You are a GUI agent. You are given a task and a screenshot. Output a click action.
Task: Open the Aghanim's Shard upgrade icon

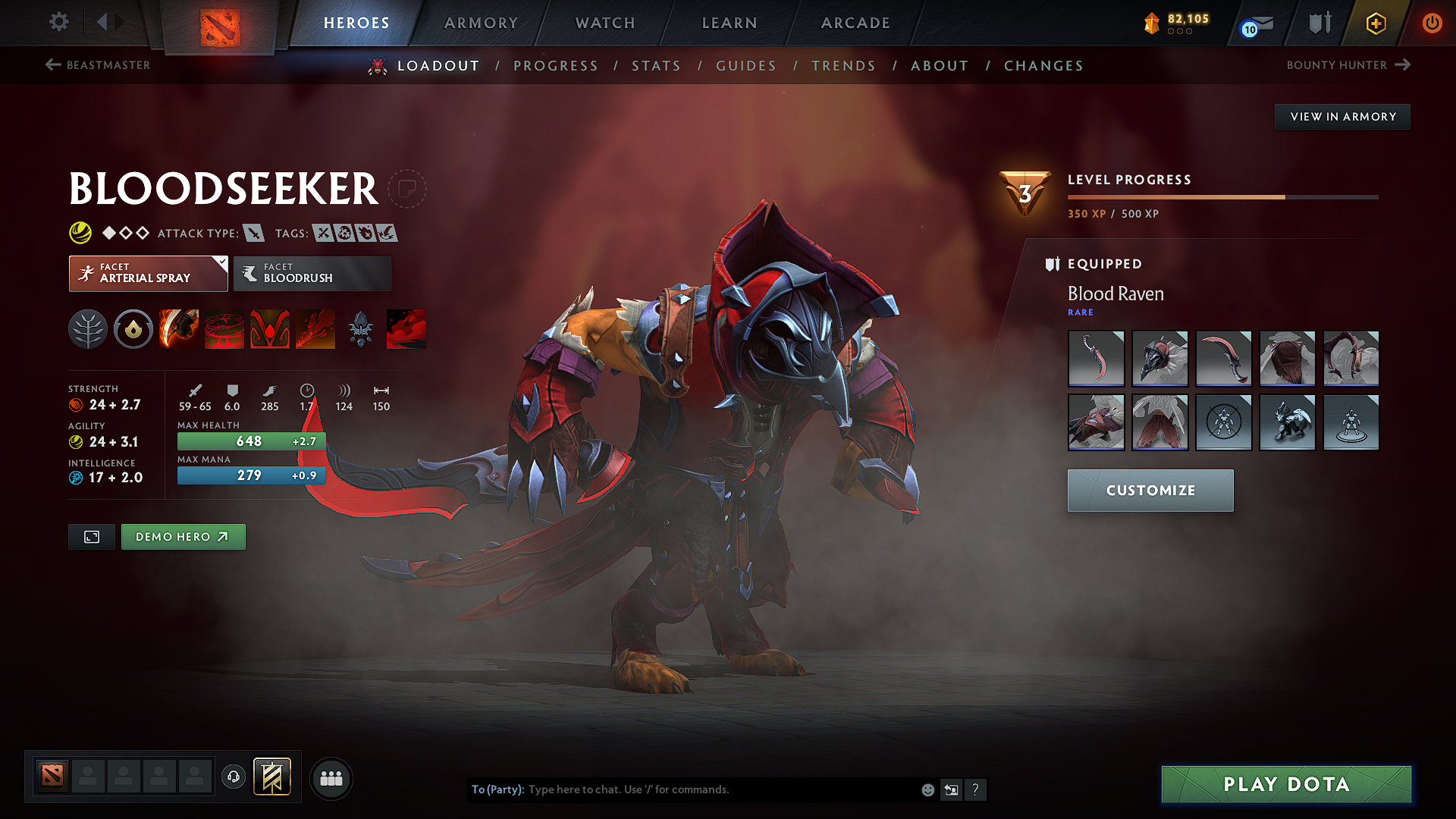pyautogui.click(x=361, y=328)
